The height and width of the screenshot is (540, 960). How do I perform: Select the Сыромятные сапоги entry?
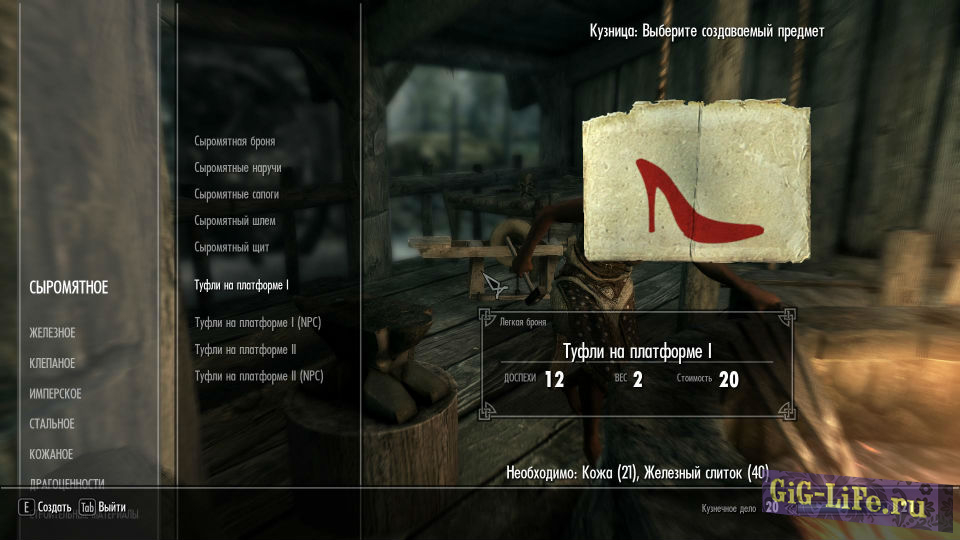[236, 194]
